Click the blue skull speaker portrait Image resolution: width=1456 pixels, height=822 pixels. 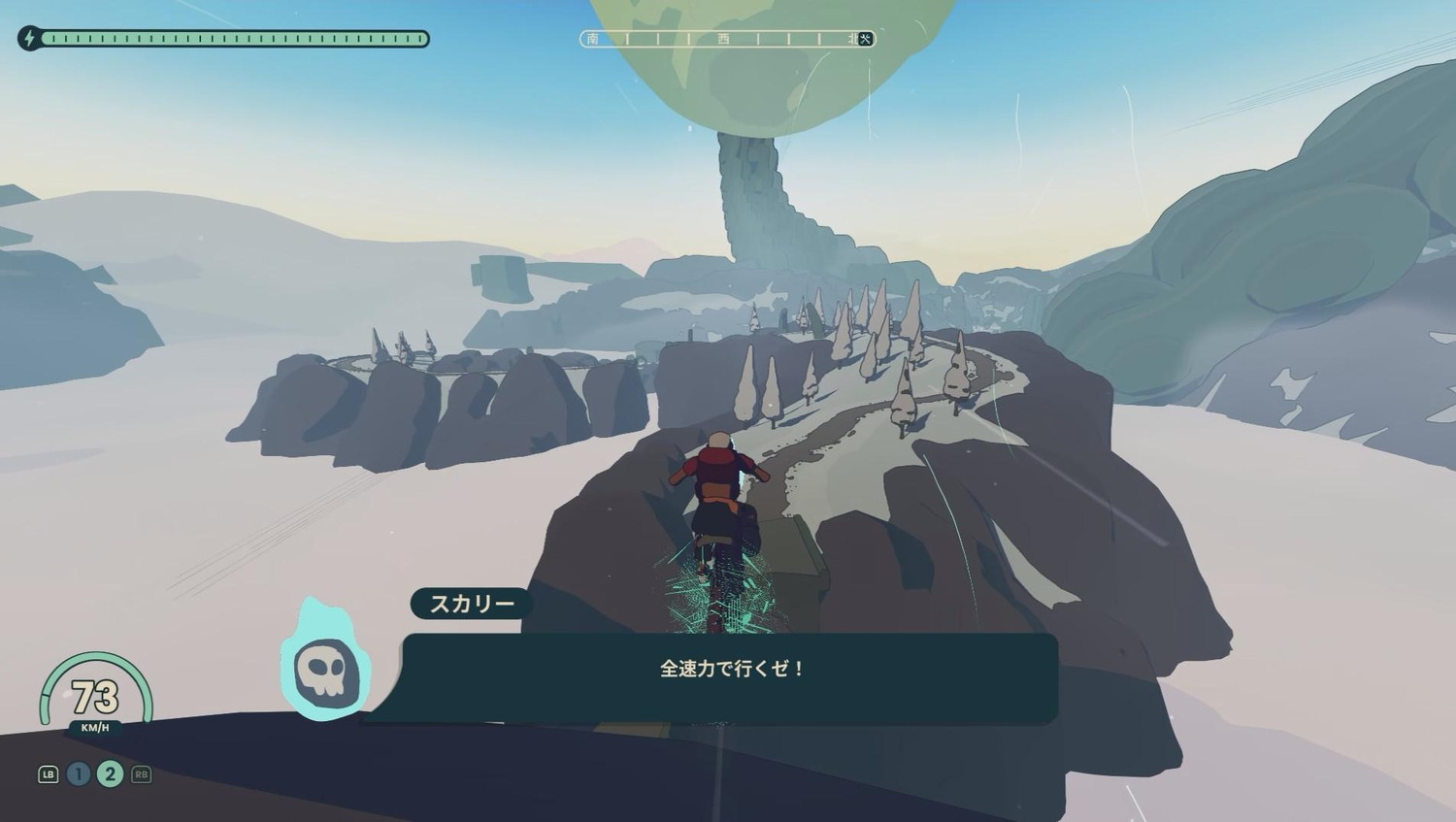coord(325,668)
